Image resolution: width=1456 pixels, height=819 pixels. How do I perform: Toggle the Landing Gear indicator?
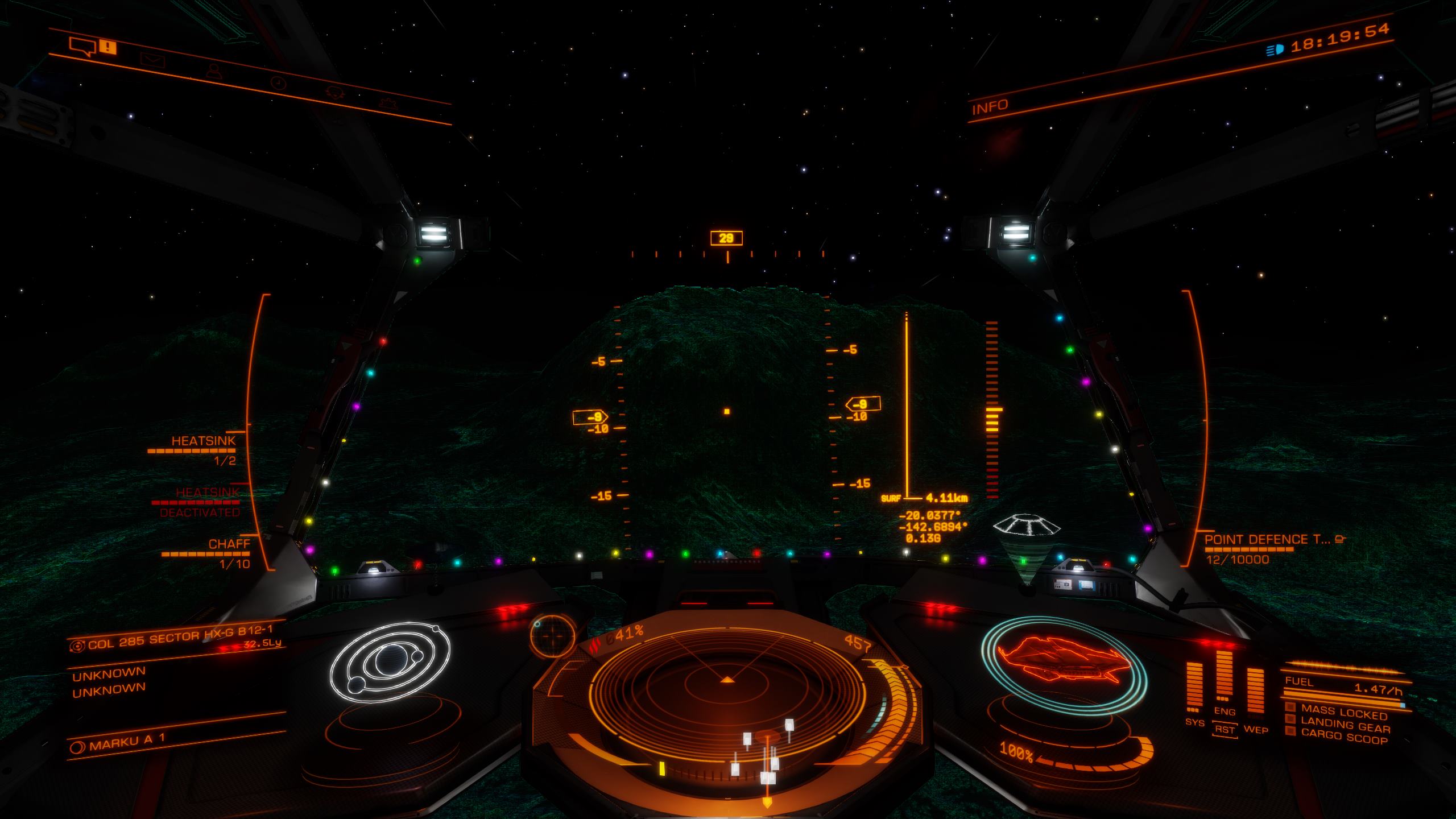point(1345,725)
